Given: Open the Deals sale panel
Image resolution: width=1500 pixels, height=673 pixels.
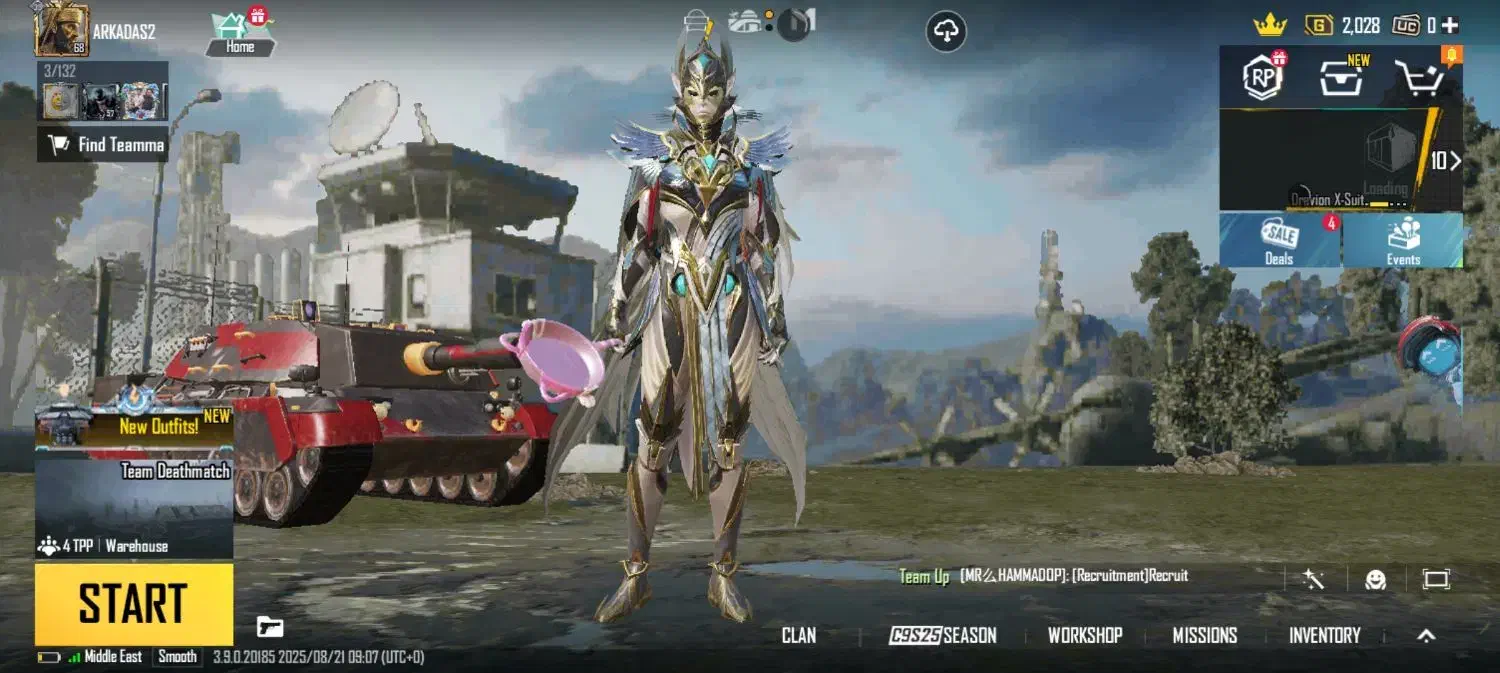Looking at the screenshot, I should coord(1280,241).
